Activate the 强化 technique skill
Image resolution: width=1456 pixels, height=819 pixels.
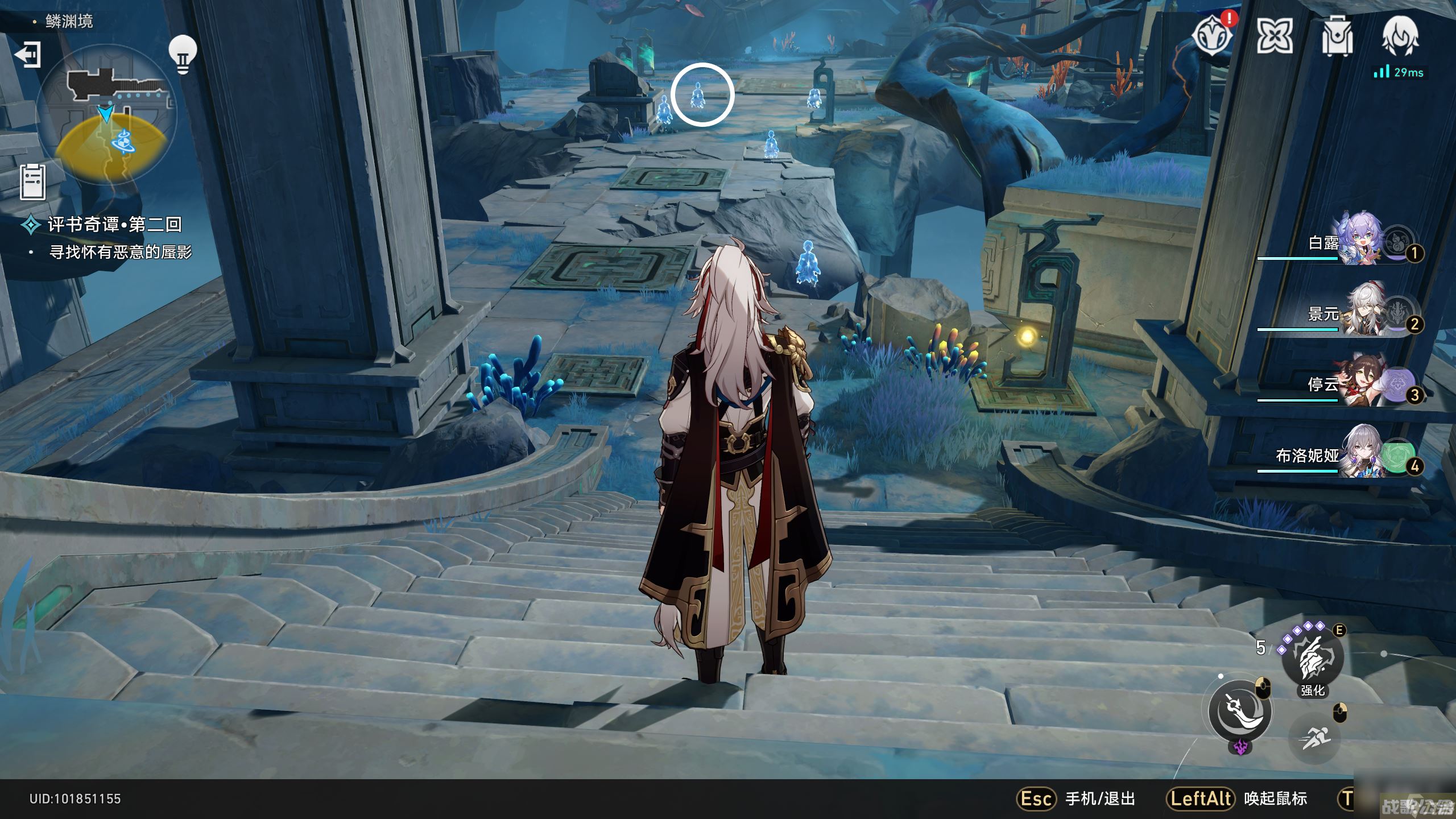pos(1312,660)
